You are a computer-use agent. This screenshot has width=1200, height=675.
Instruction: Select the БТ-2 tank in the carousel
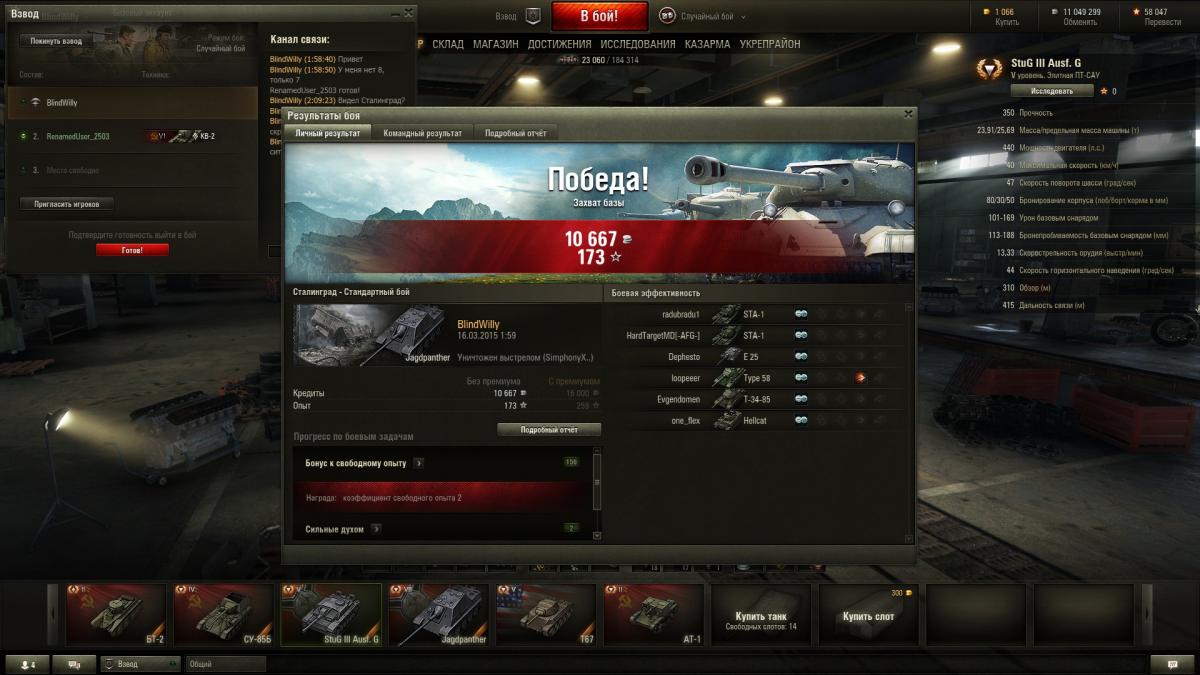[116, 615]
